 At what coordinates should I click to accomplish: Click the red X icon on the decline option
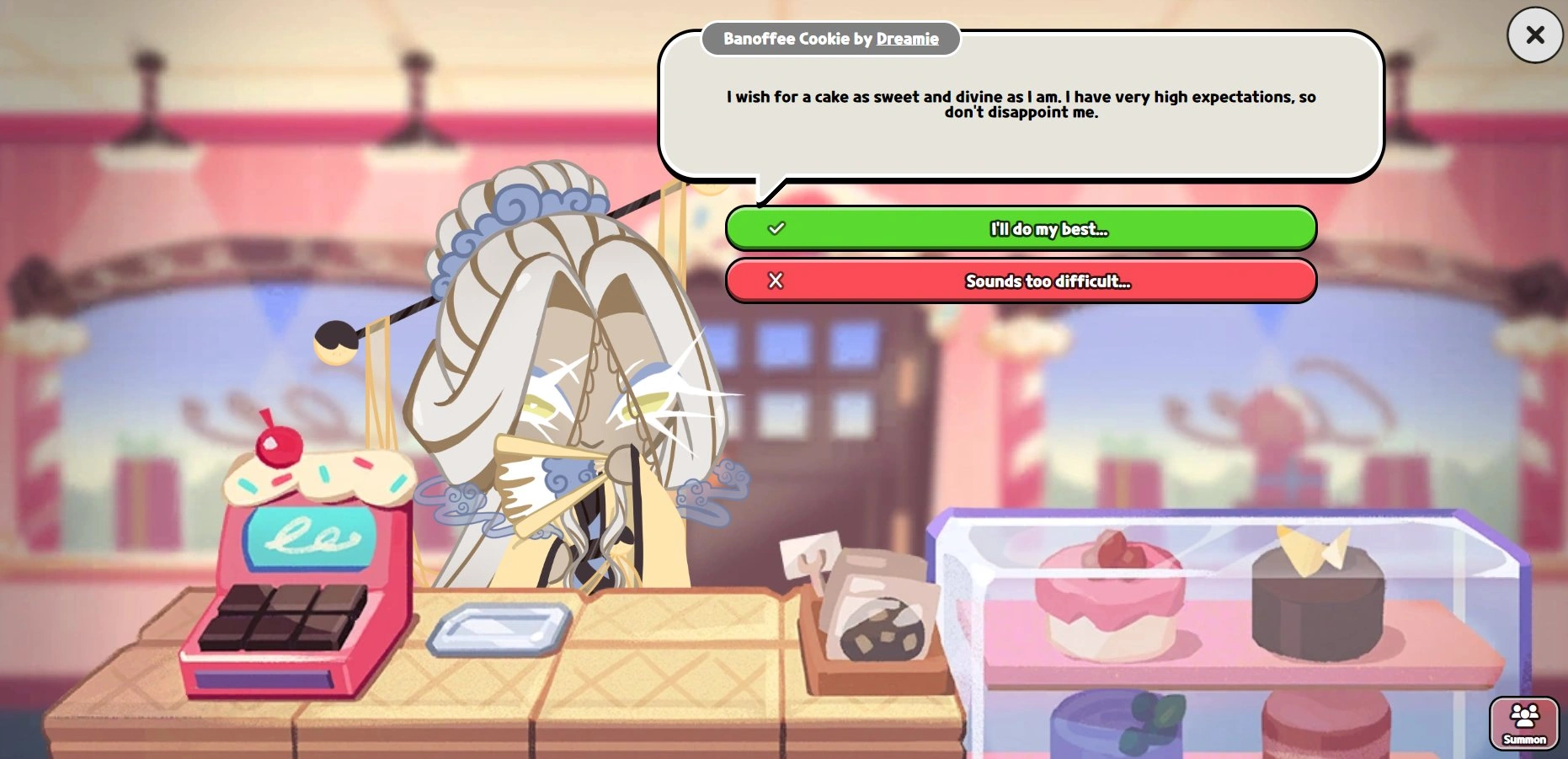coord(776,281)
